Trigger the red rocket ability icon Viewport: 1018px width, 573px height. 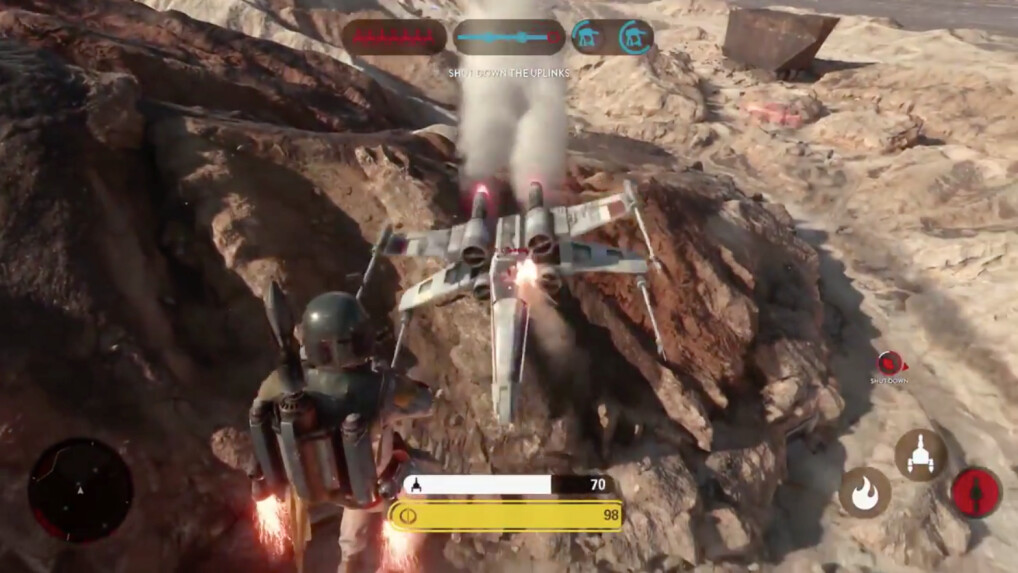pos(975,492)
